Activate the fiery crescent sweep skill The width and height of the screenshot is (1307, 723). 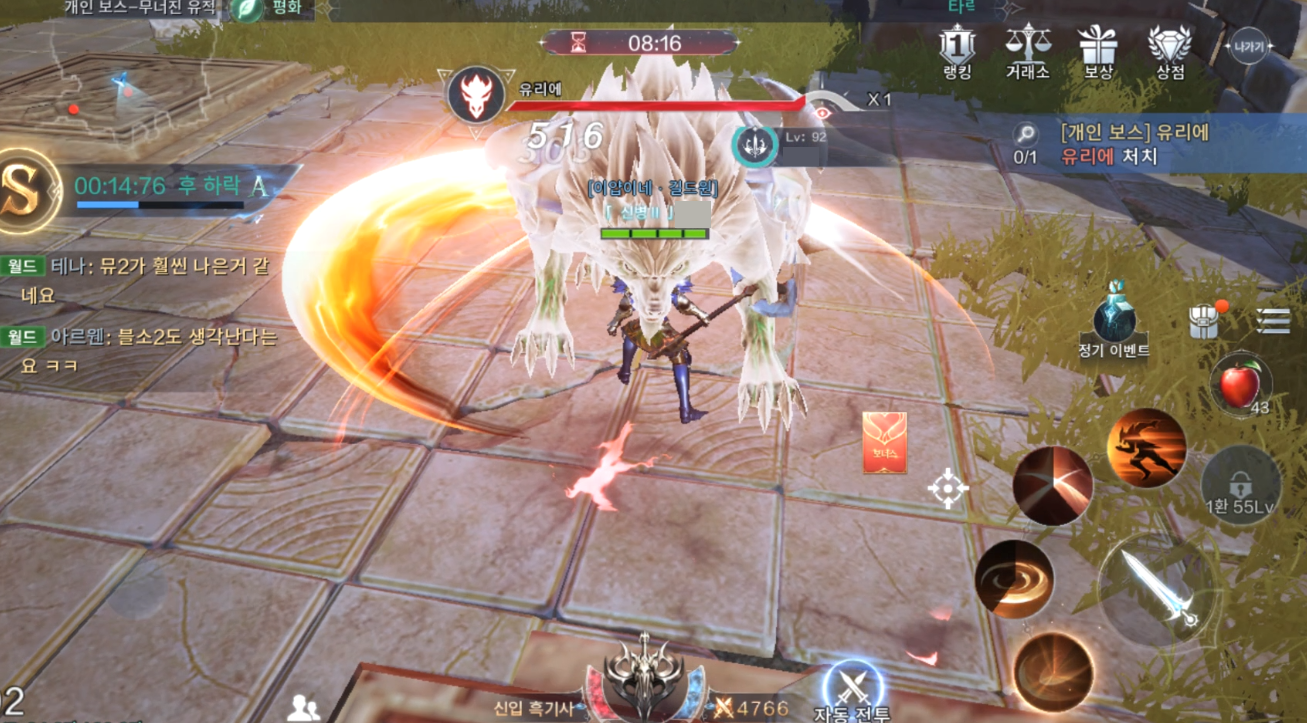[1052, 671]
